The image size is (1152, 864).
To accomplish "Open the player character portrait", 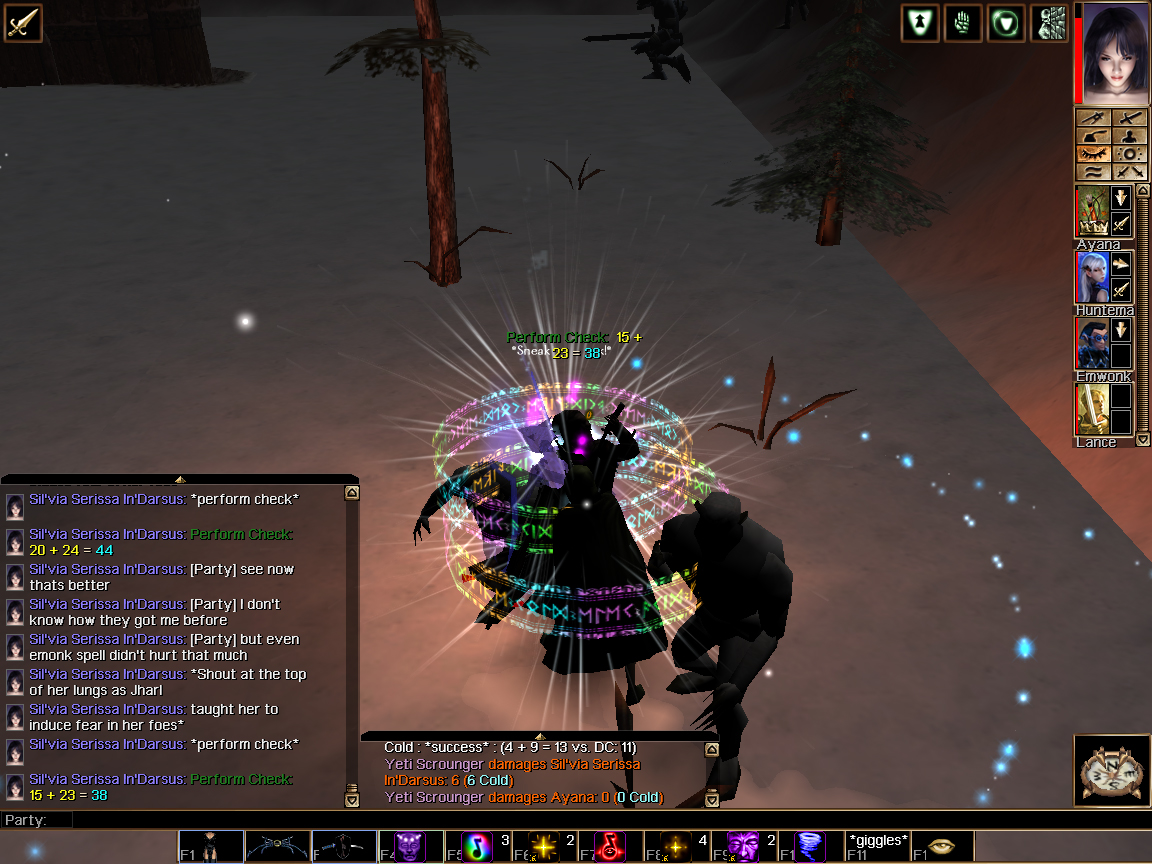I will 1112,52.
